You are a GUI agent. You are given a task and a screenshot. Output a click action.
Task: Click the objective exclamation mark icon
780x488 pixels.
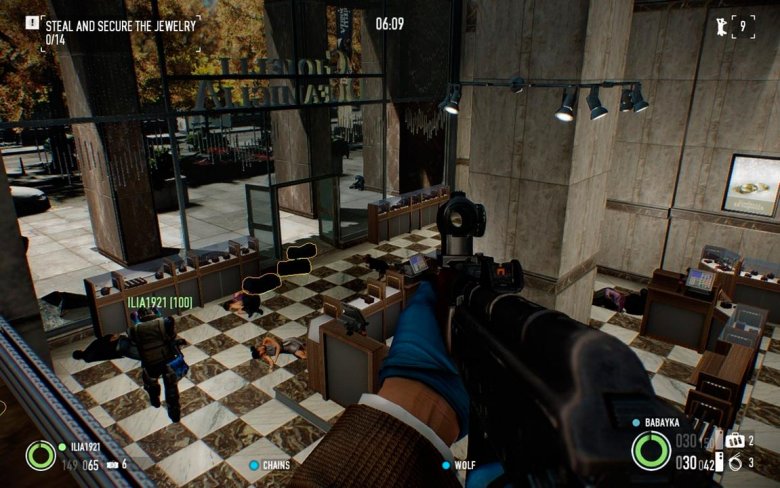click(32, 21)
